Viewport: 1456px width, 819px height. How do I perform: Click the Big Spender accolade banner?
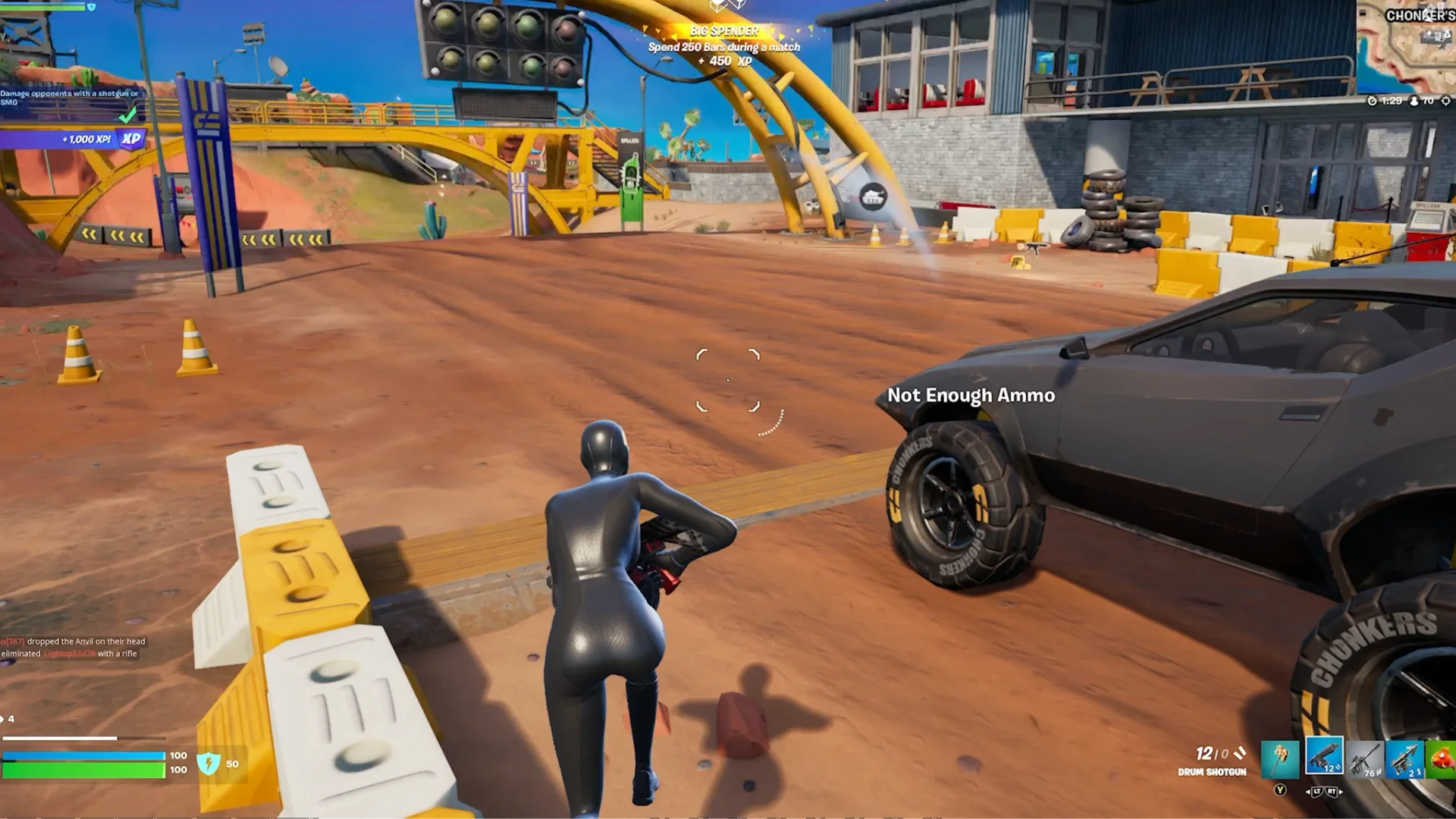tap(724, 32)
